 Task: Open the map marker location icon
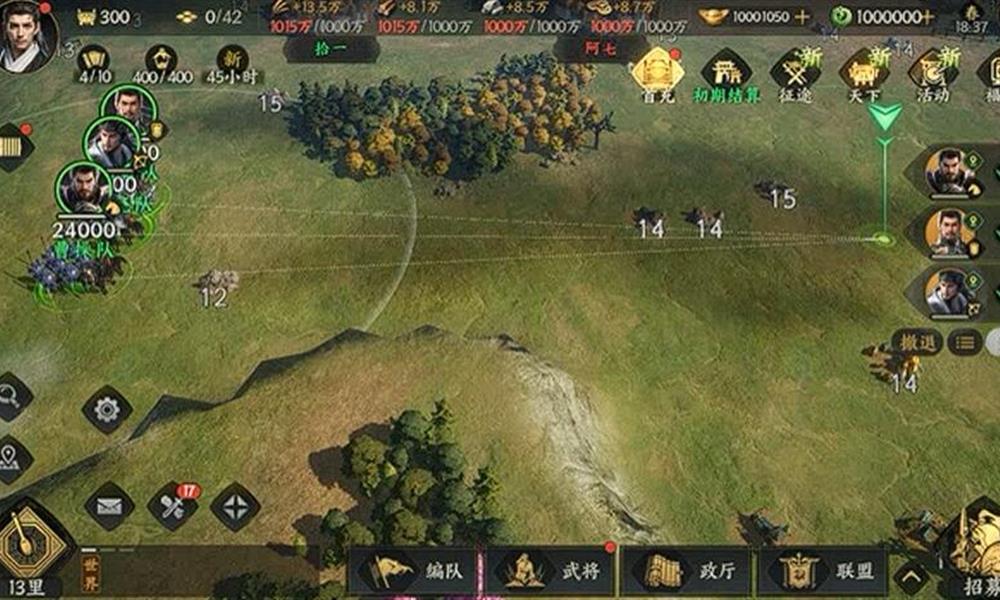point(10,458)
